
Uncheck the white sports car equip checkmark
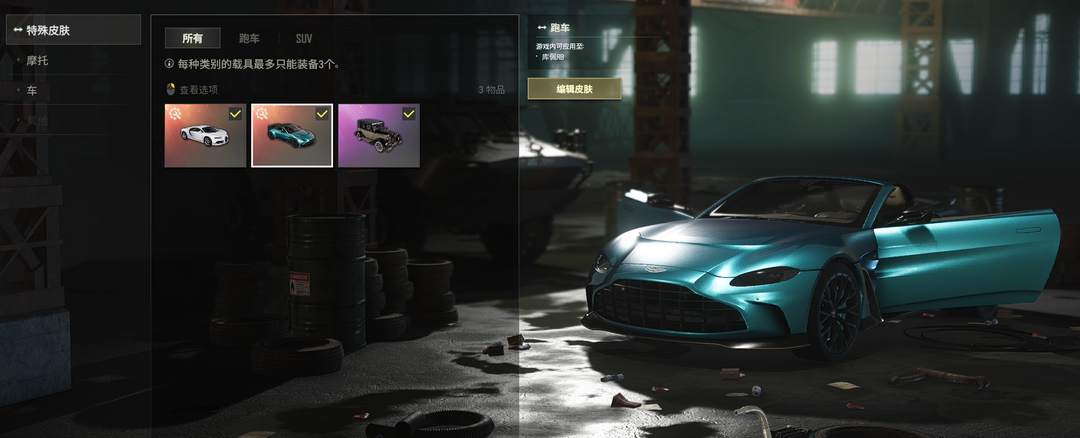coord(235,114)
